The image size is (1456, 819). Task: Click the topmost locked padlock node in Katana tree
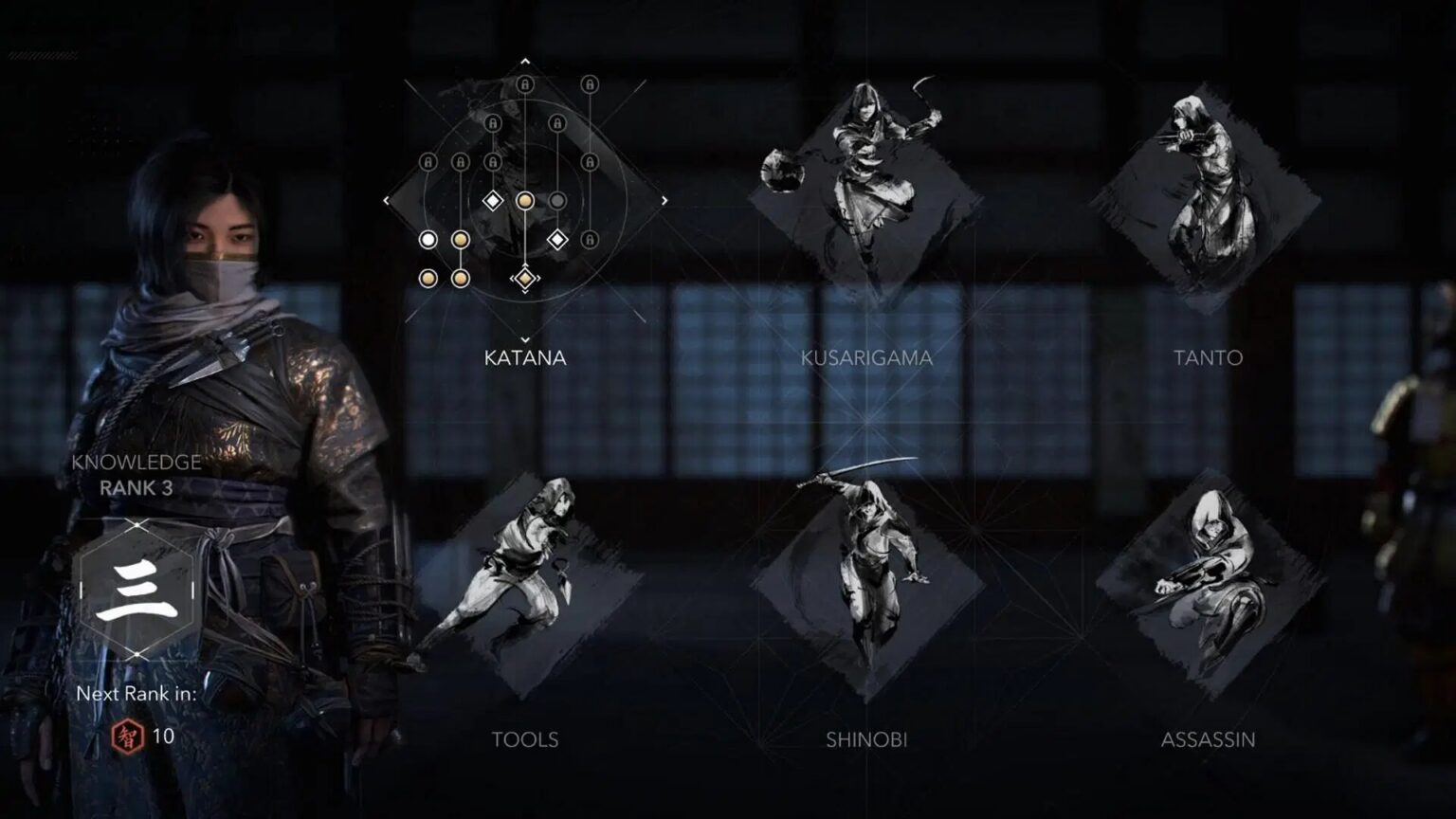[x=525, y=84]
